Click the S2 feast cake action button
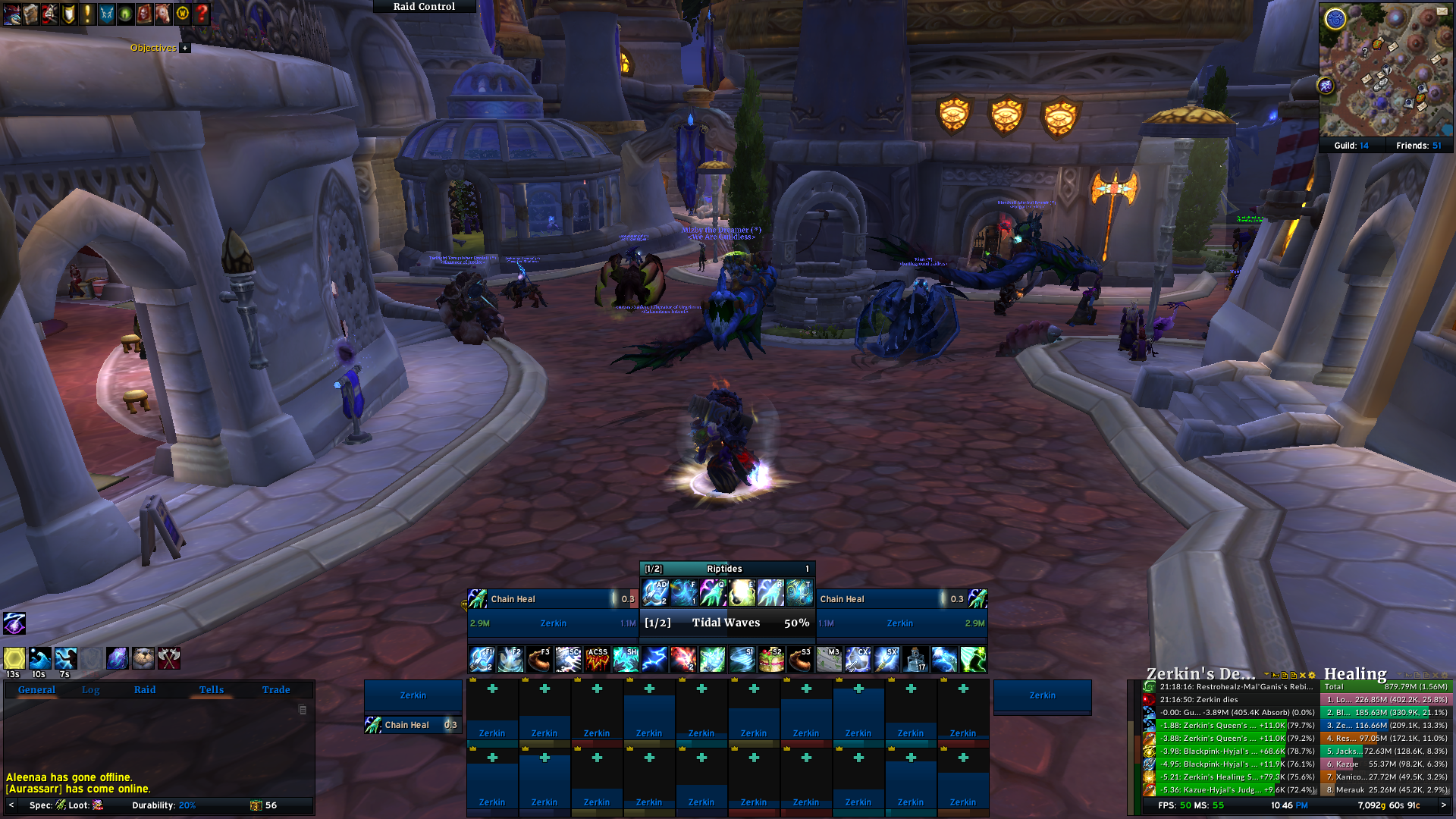 773,658
